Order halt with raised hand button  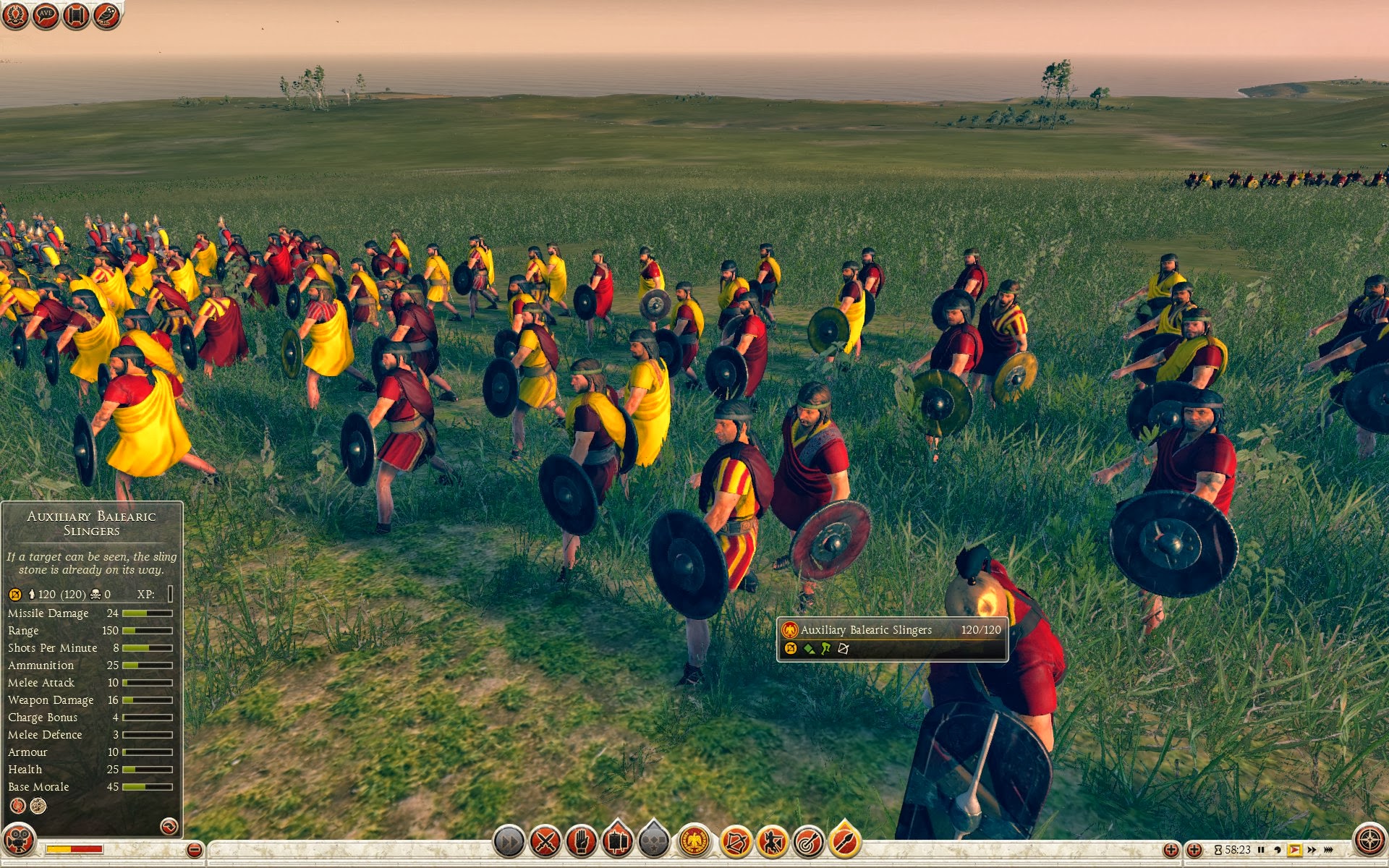[582, 842]
